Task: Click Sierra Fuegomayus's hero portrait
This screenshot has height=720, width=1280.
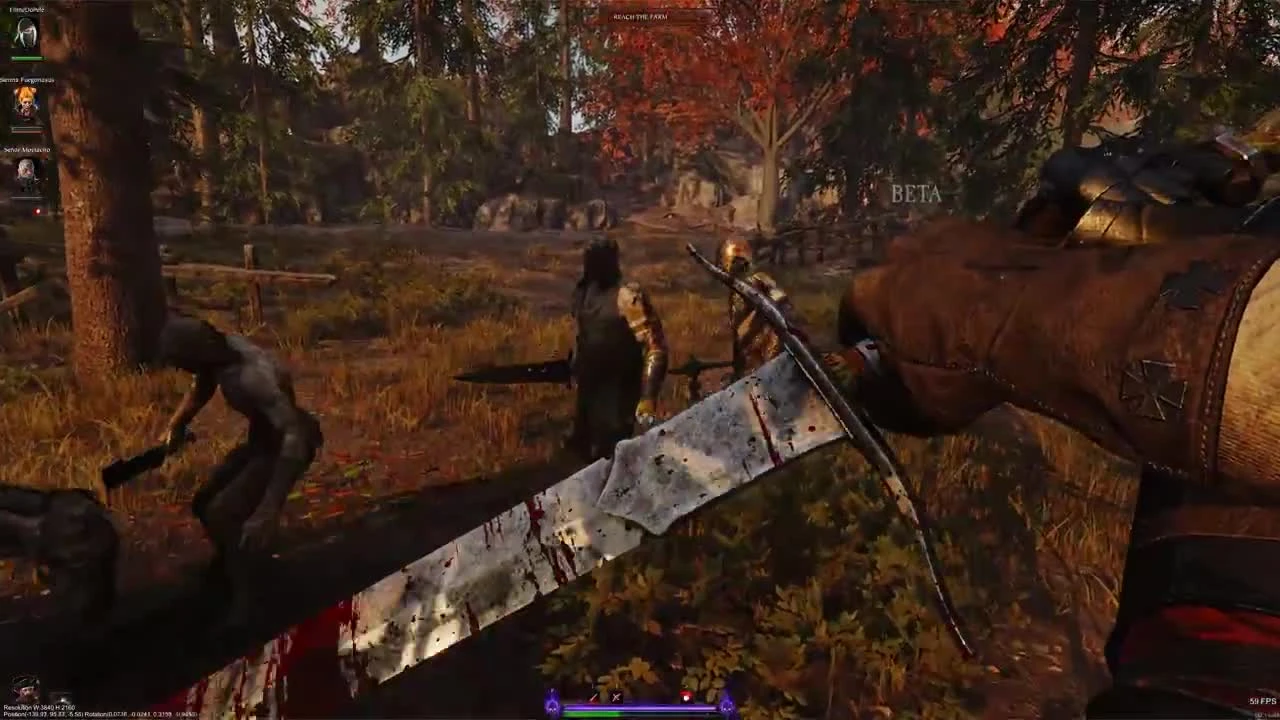Action: (27, 101)
